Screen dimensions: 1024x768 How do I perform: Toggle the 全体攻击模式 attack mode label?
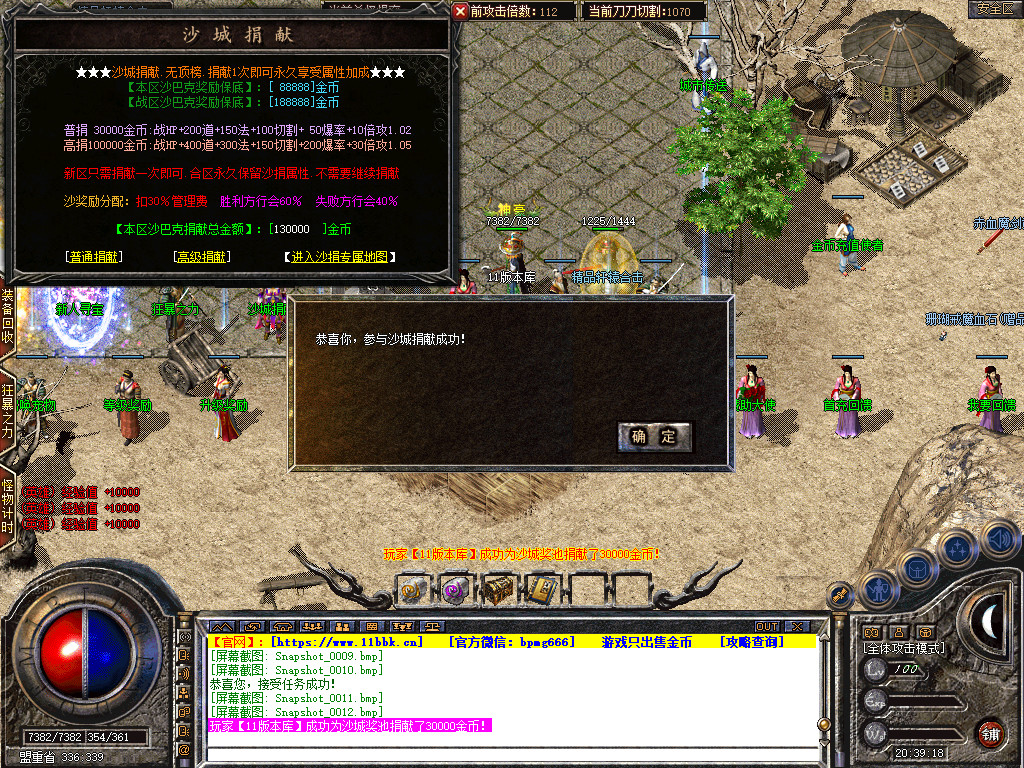click(x=904, y=648)
